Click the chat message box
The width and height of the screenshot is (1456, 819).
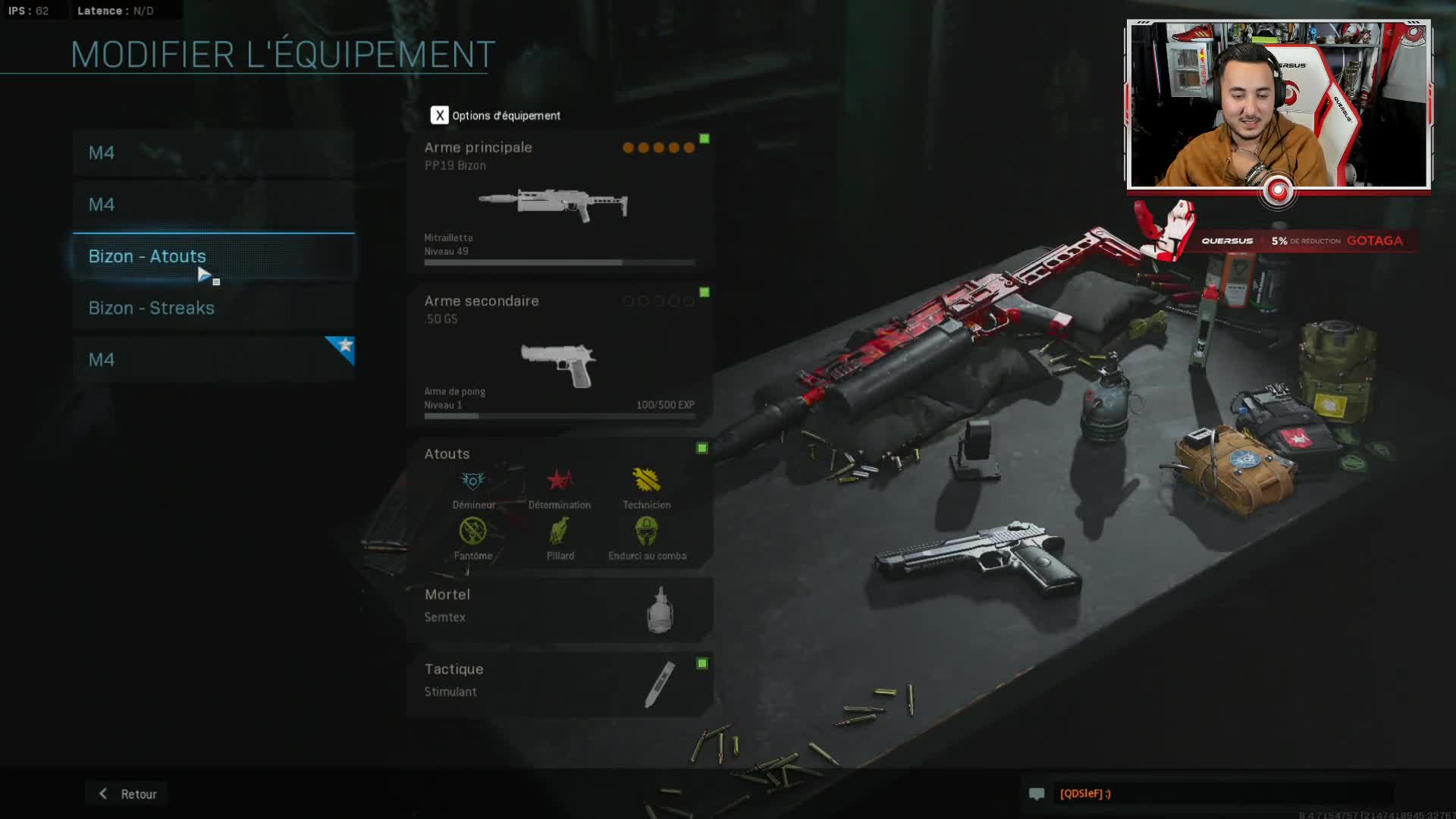click(x=1221, y=793)
